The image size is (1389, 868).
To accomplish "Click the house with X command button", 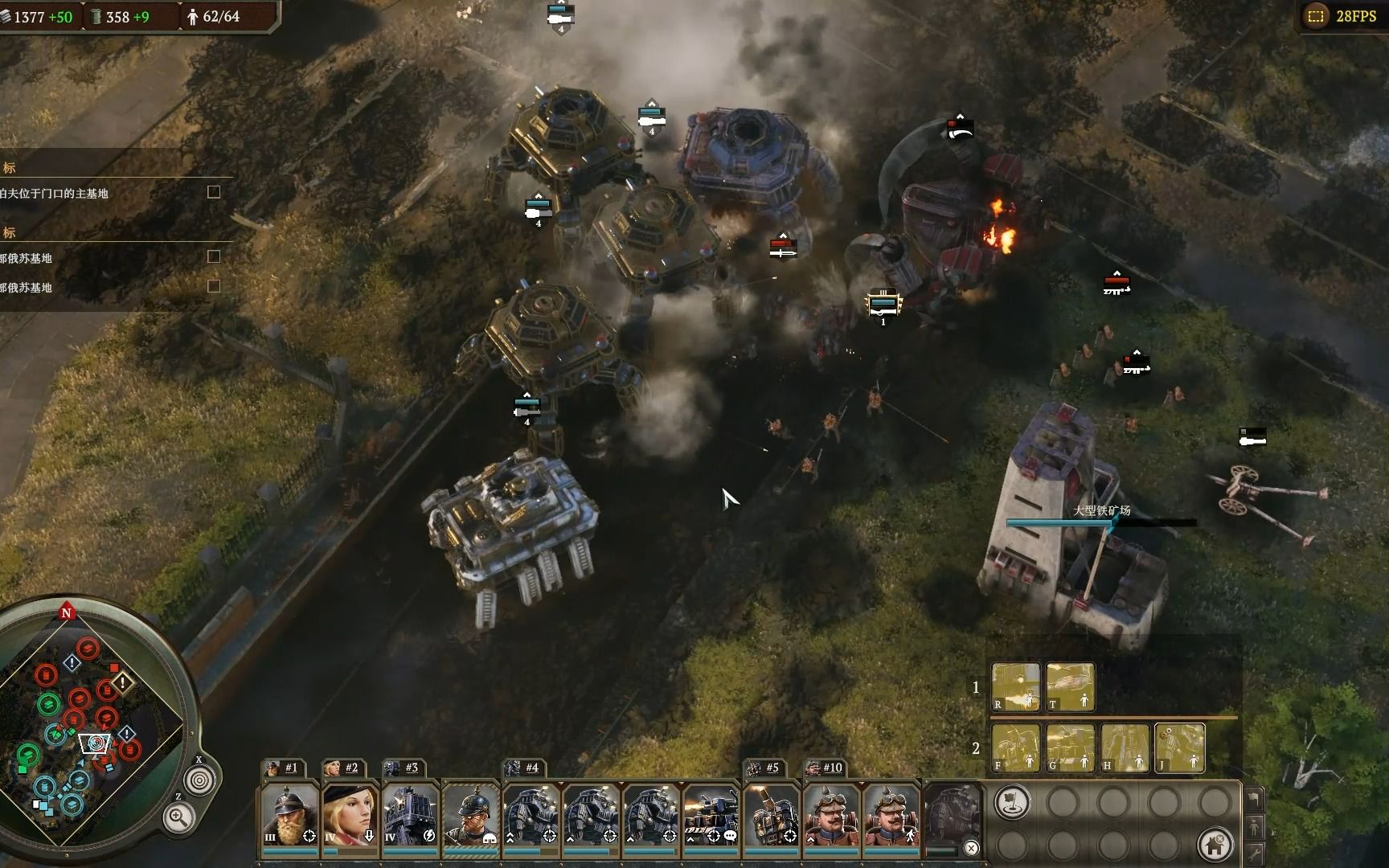I will pos(1215,845).
